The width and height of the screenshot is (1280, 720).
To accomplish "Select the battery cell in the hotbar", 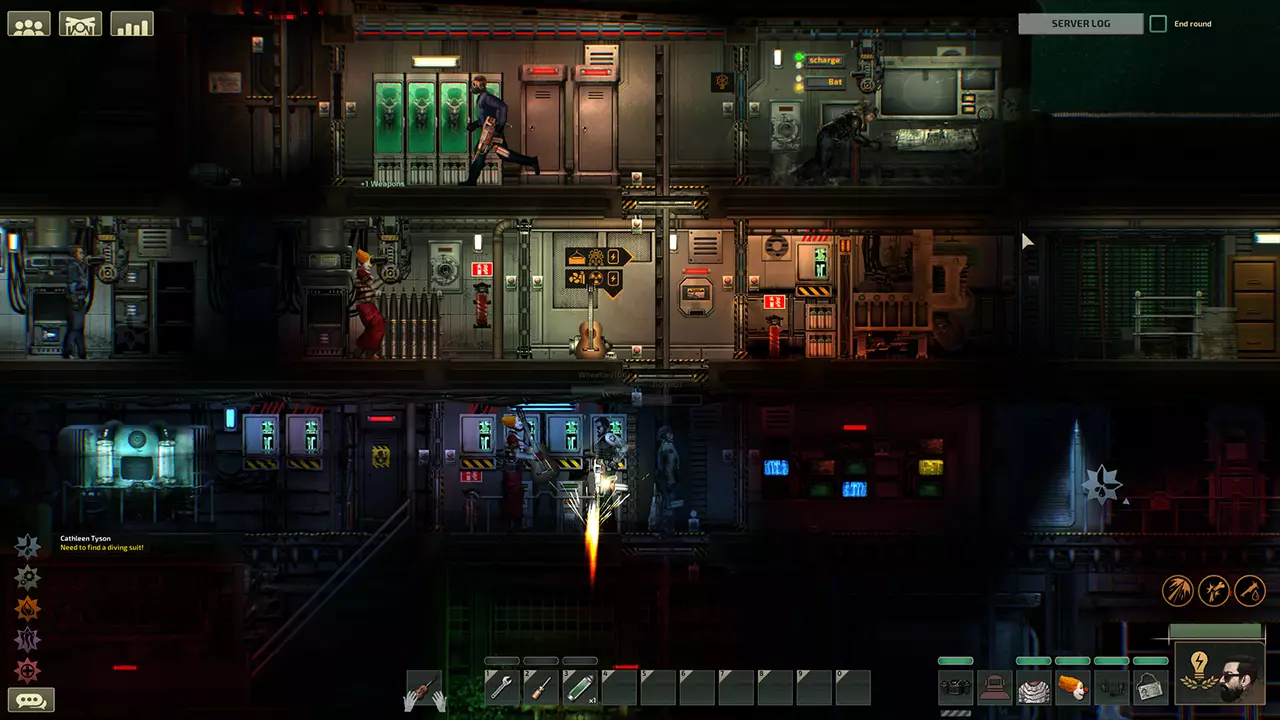I will (580, 686).
